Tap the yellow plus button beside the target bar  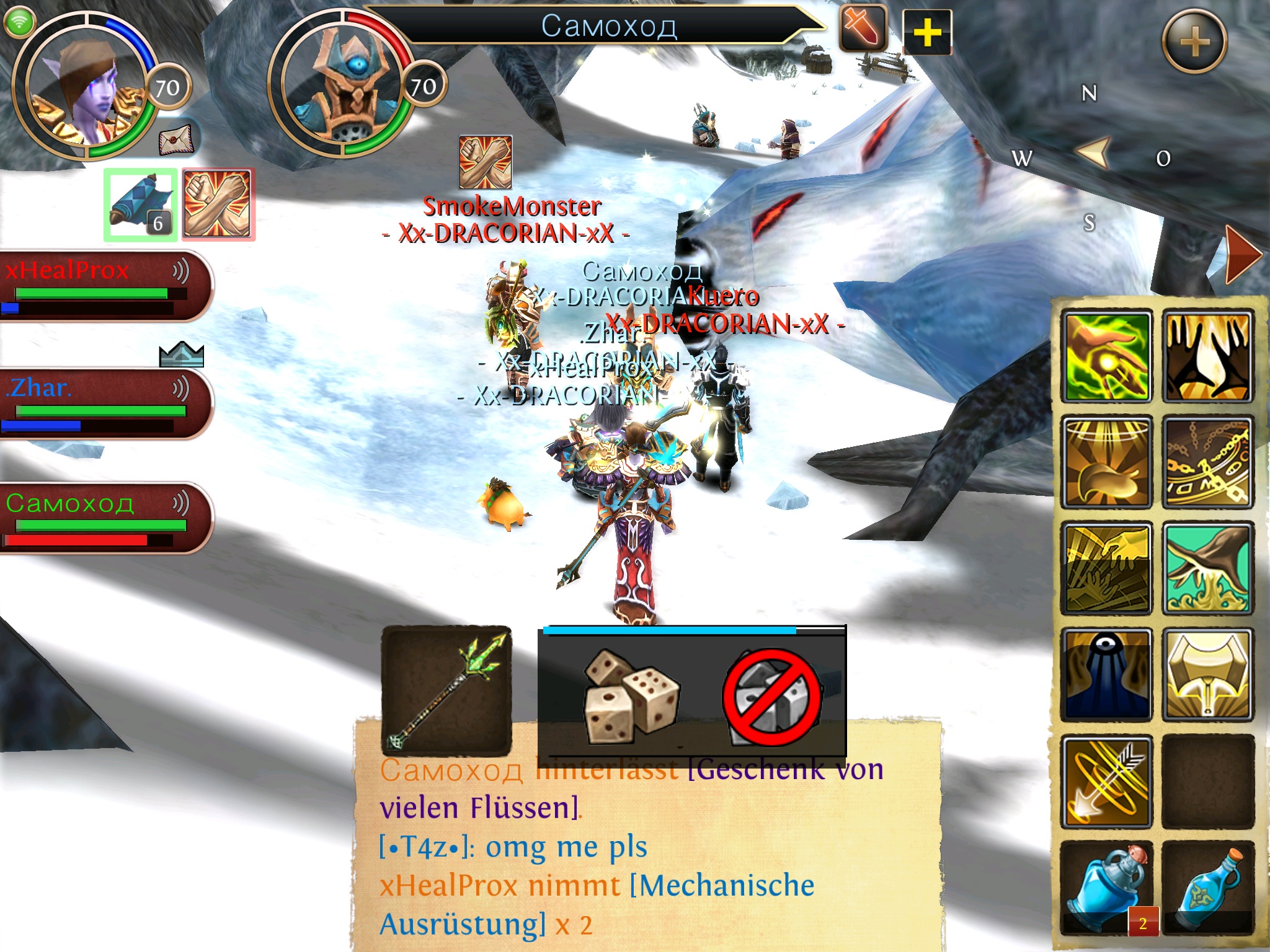point(927,32)
